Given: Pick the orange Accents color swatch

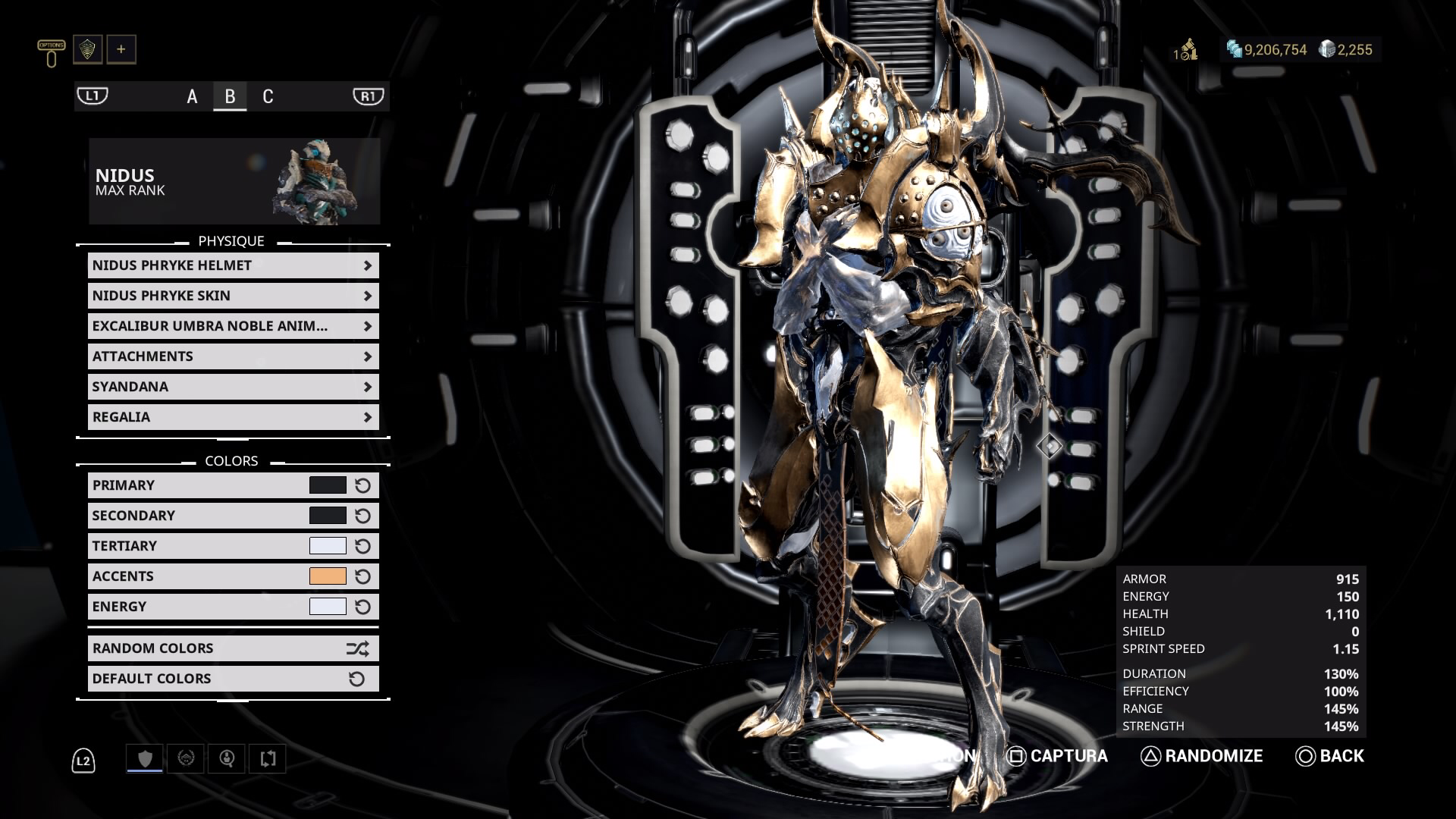Looking at the screenshot, I should click(328, 576).
